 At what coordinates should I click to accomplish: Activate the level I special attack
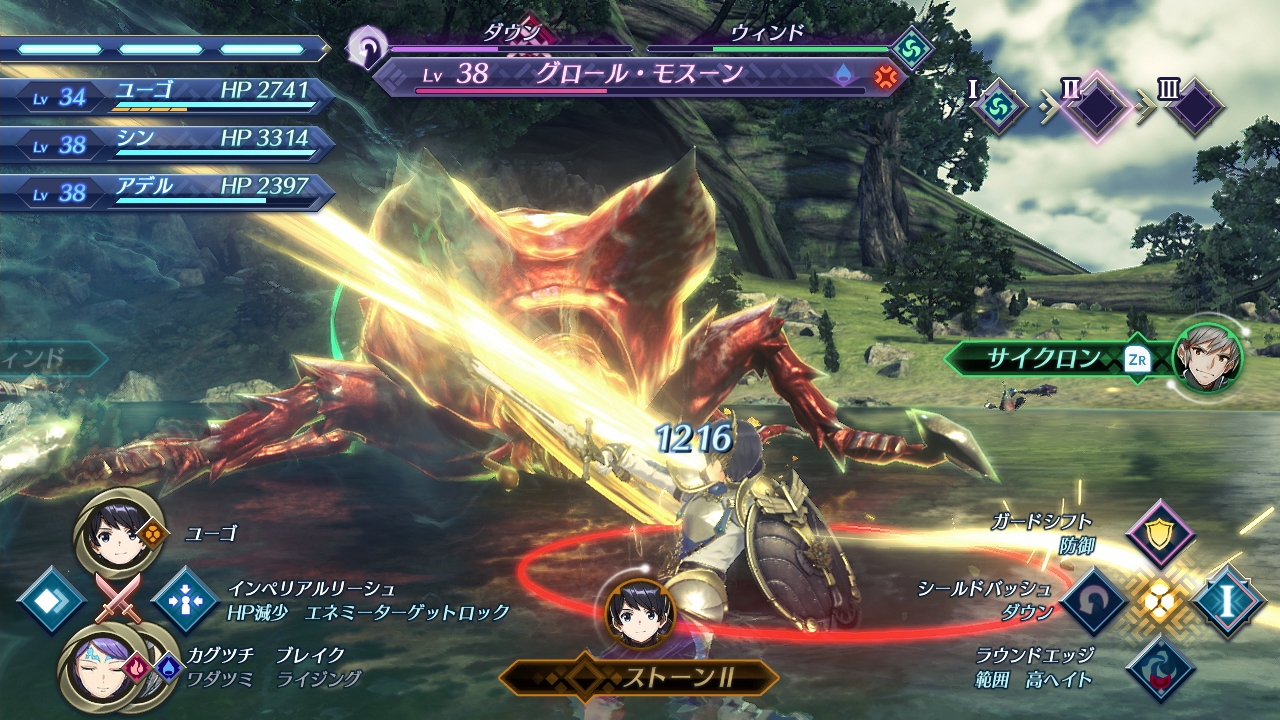pyautogui.click(x=1228, y=600)
